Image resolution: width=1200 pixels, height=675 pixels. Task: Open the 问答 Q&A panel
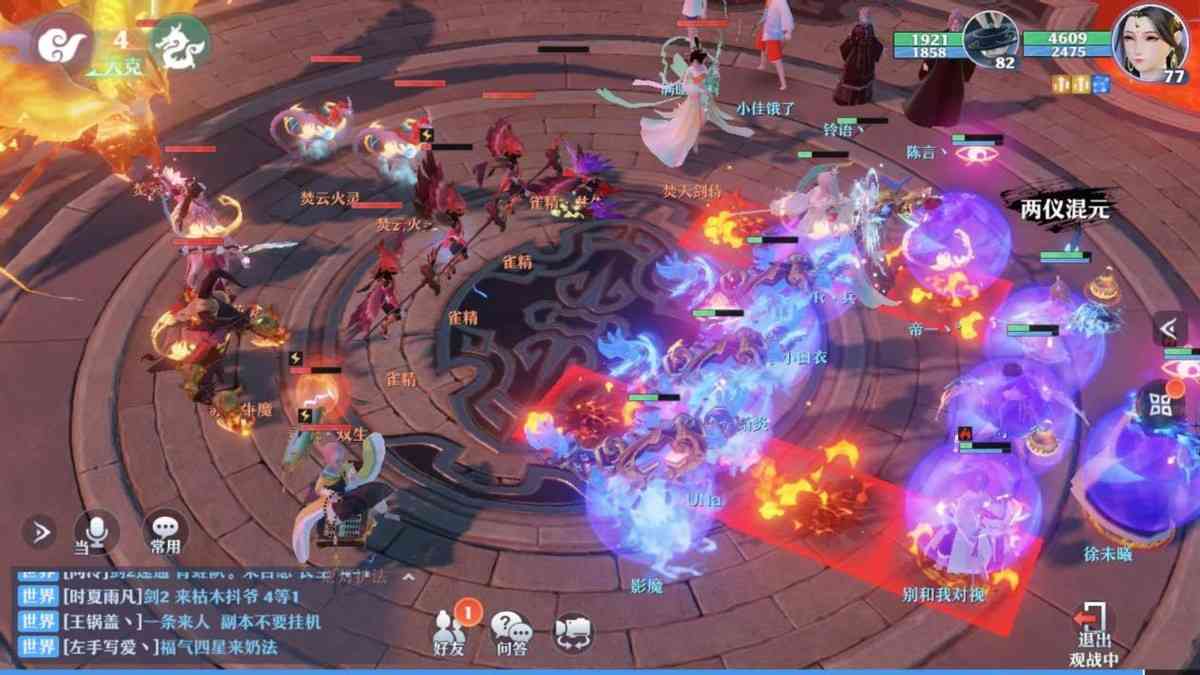[x=510, y=631]
